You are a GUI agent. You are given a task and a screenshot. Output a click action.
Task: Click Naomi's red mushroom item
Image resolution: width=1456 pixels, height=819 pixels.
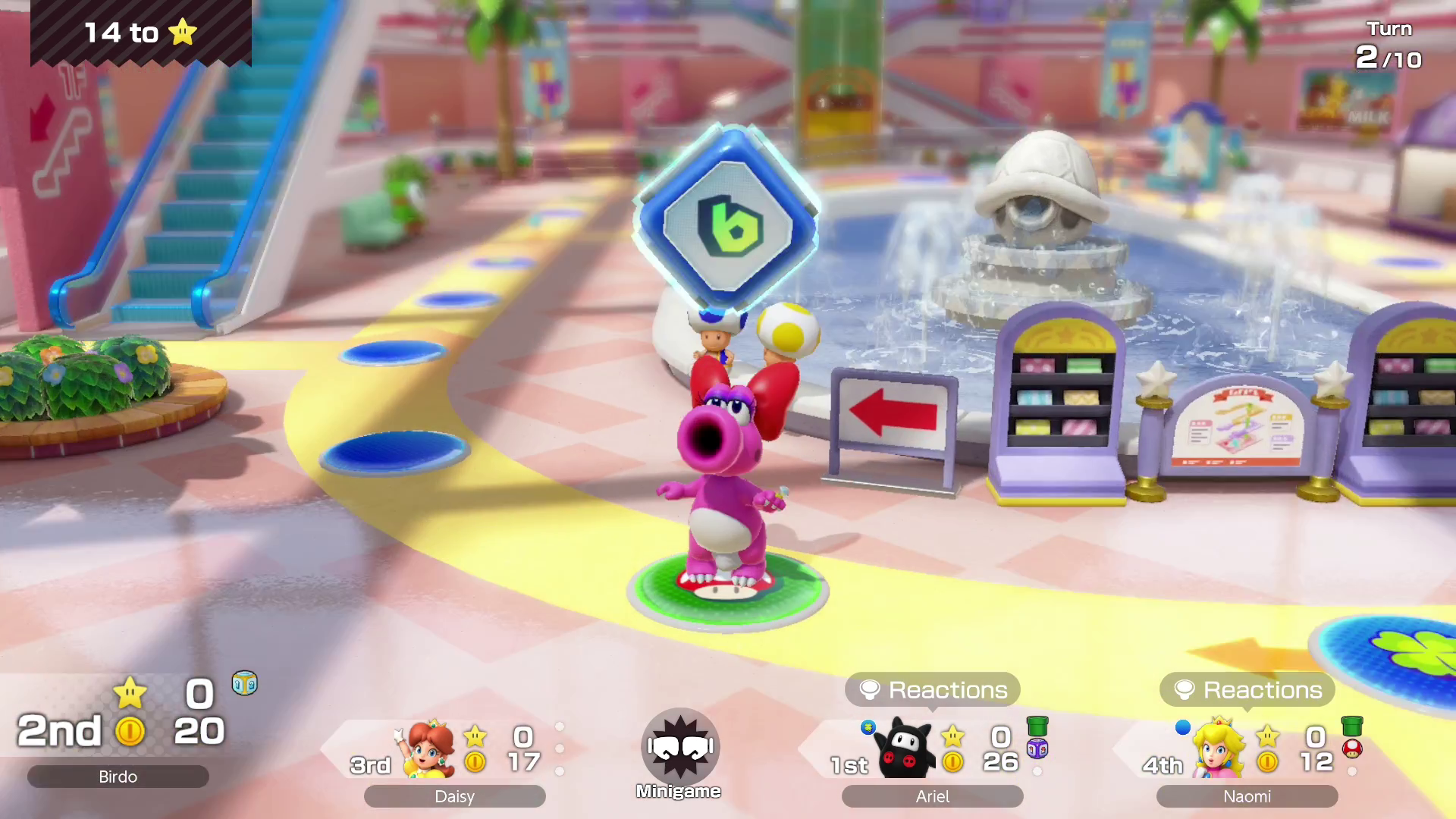tap(1352, 749)
